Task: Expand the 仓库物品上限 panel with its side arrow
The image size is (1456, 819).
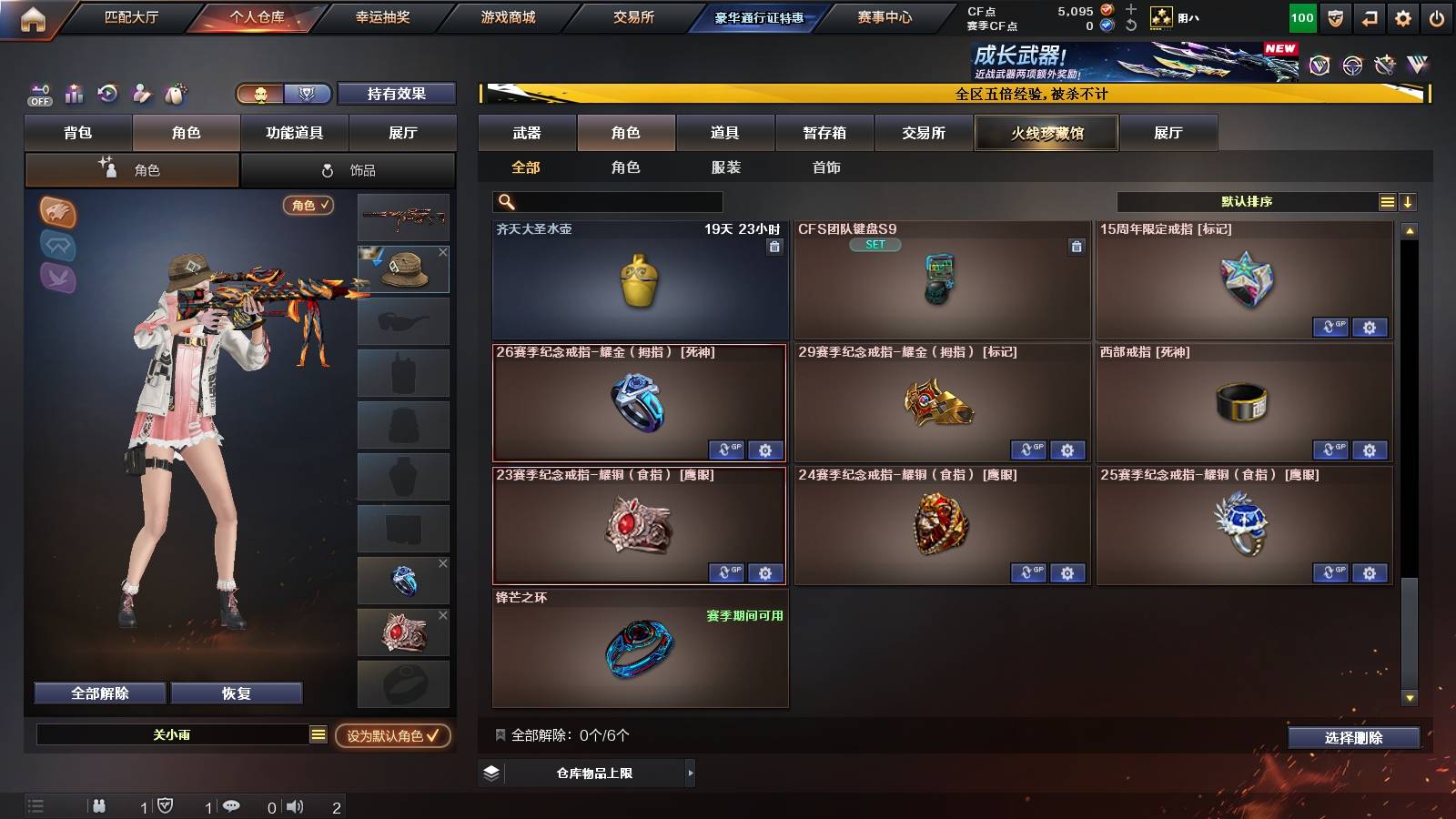Action: (690, 773)
